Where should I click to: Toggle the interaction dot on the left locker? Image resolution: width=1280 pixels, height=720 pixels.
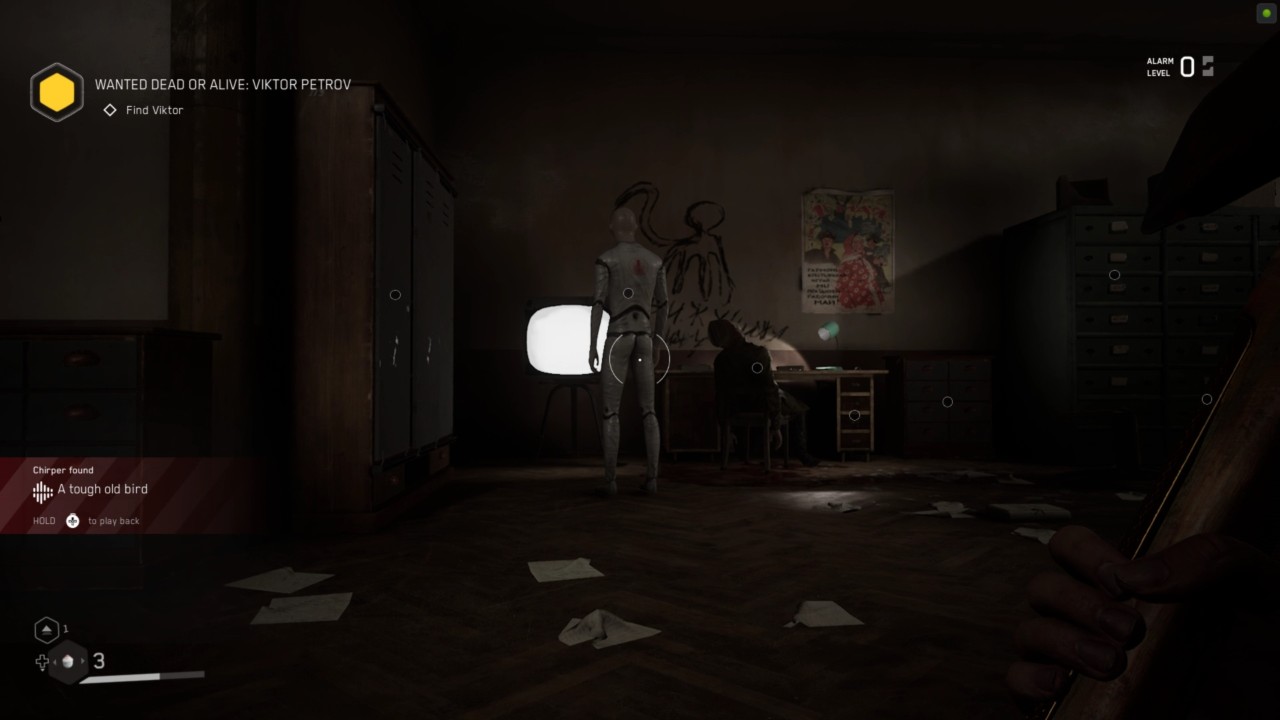(395, 294)
